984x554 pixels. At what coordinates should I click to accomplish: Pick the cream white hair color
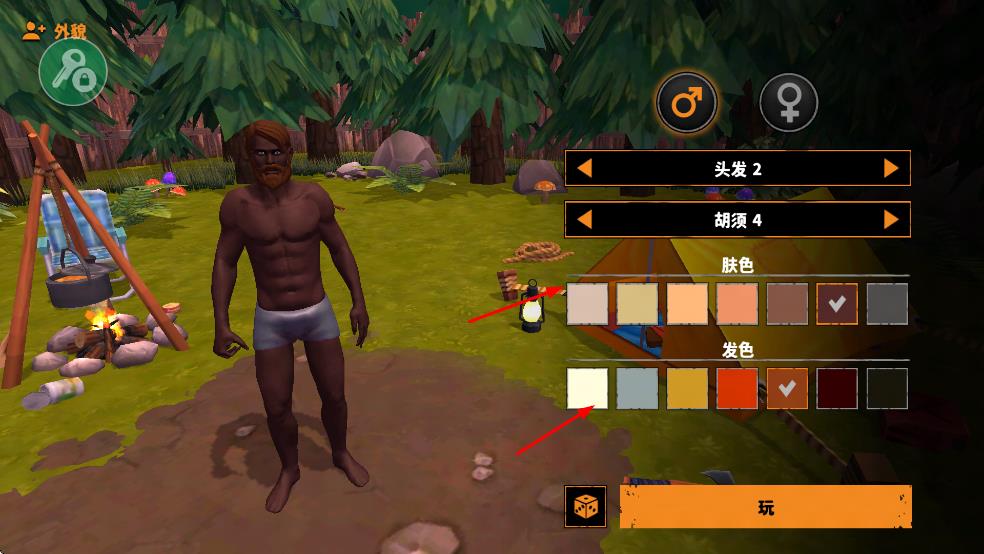tap(587, 388)
